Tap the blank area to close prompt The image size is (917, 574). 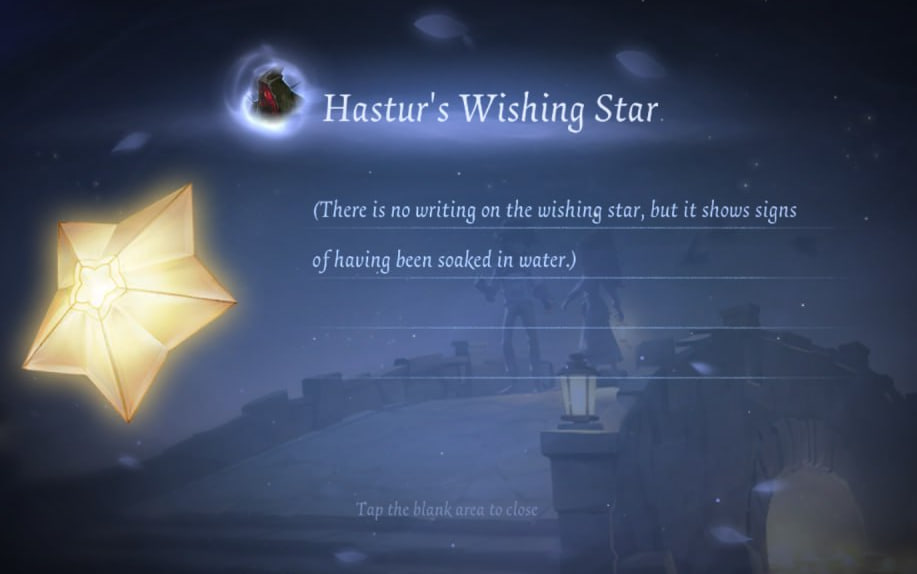(447, 510)
